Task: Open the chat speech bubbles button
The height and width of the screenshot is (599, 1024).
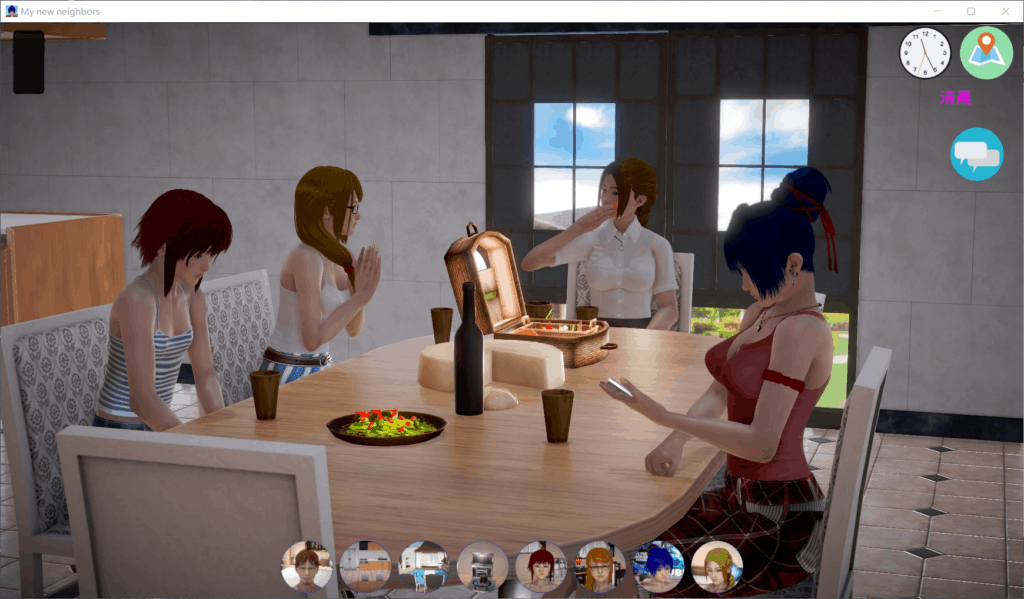Action: coord(977,154)
